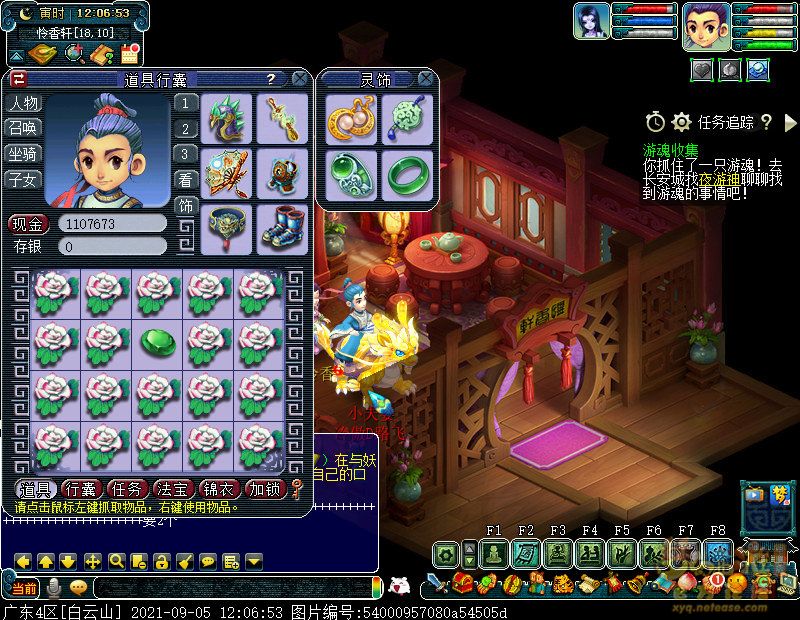
Task: Click the 现金 cash button
Action: coord(28,223)
